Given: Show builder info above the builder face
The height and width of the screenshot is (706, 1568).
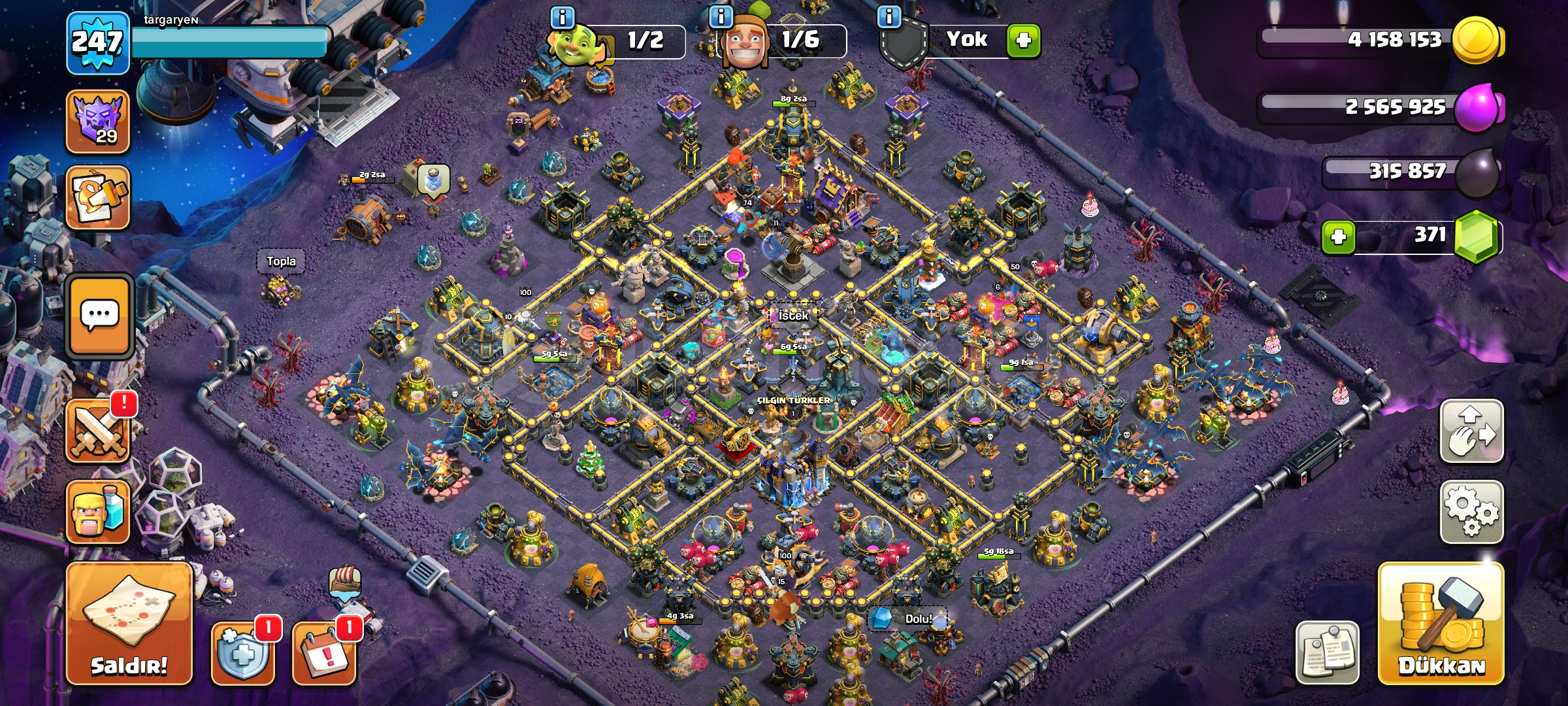Looking at the screenshot, I should pyautogui.click(x=721, y=16).
